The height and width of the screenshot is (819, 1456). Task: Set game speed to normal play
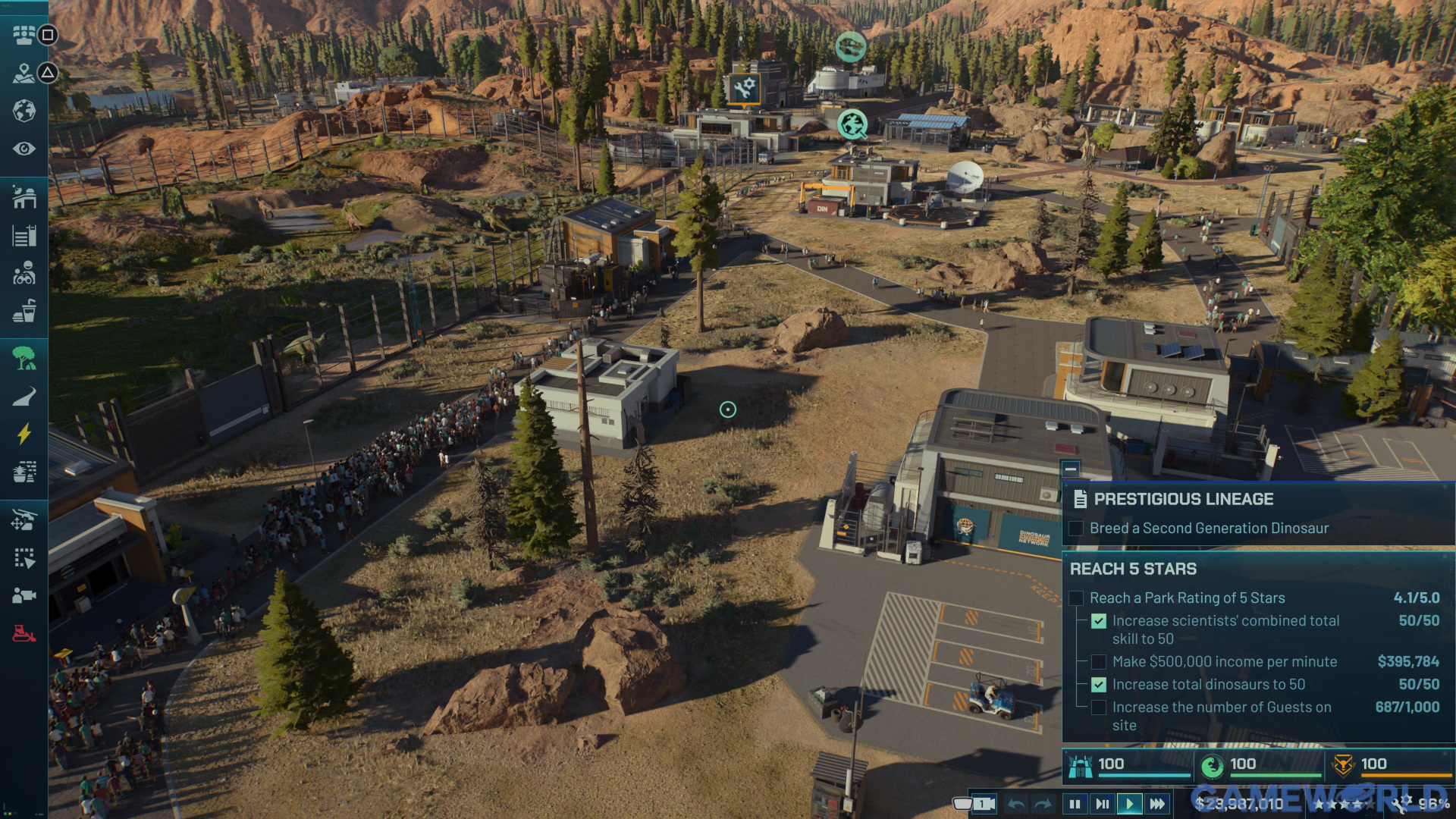[1129, 804]
